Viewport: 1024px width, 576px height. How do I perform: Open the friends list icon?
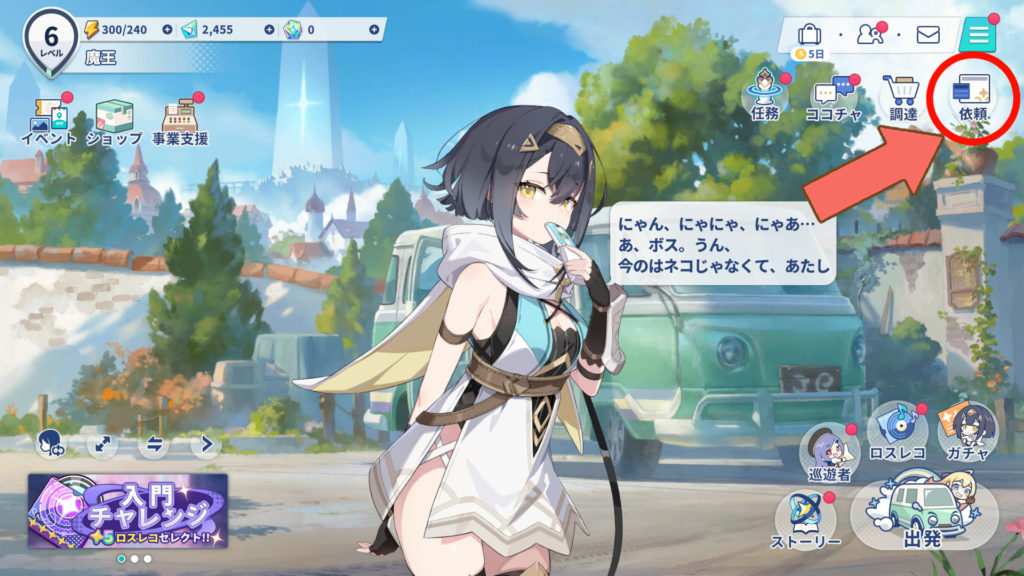[x=869, y=36]
